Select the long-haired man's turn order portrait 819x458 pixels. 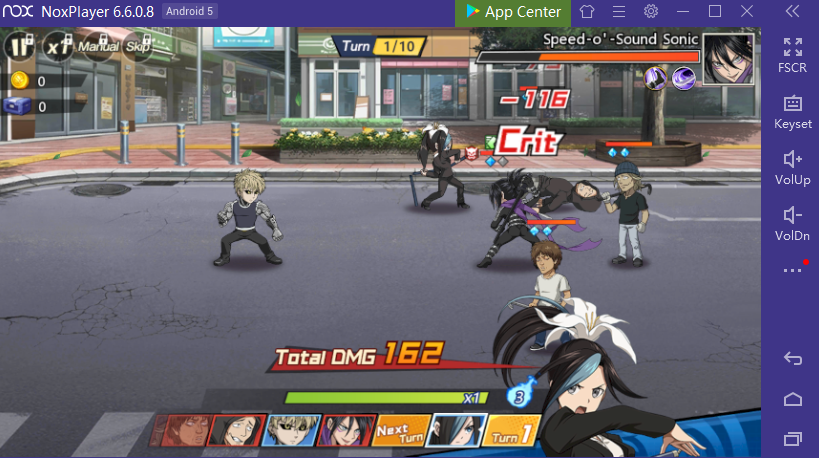(x=237, y=430)
